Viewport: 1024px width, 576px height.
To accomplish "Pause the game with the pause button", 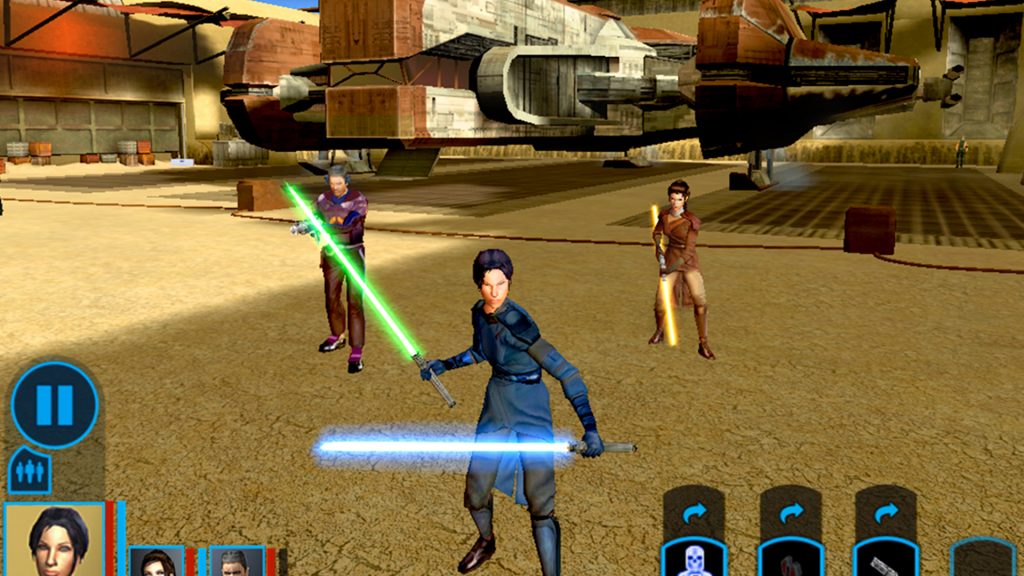I will (x=54, y=405).
